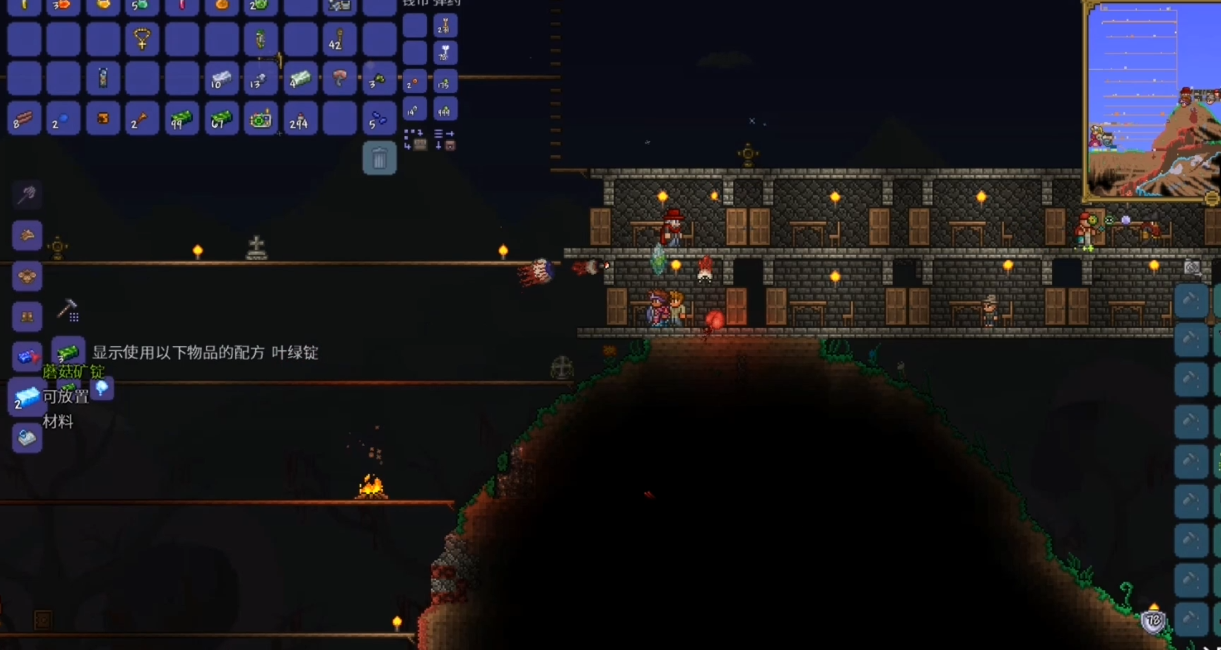This screenshot has height=650, width=1221.
Task: Select the stack of 10 silver bars
Action: click(221, 79)
